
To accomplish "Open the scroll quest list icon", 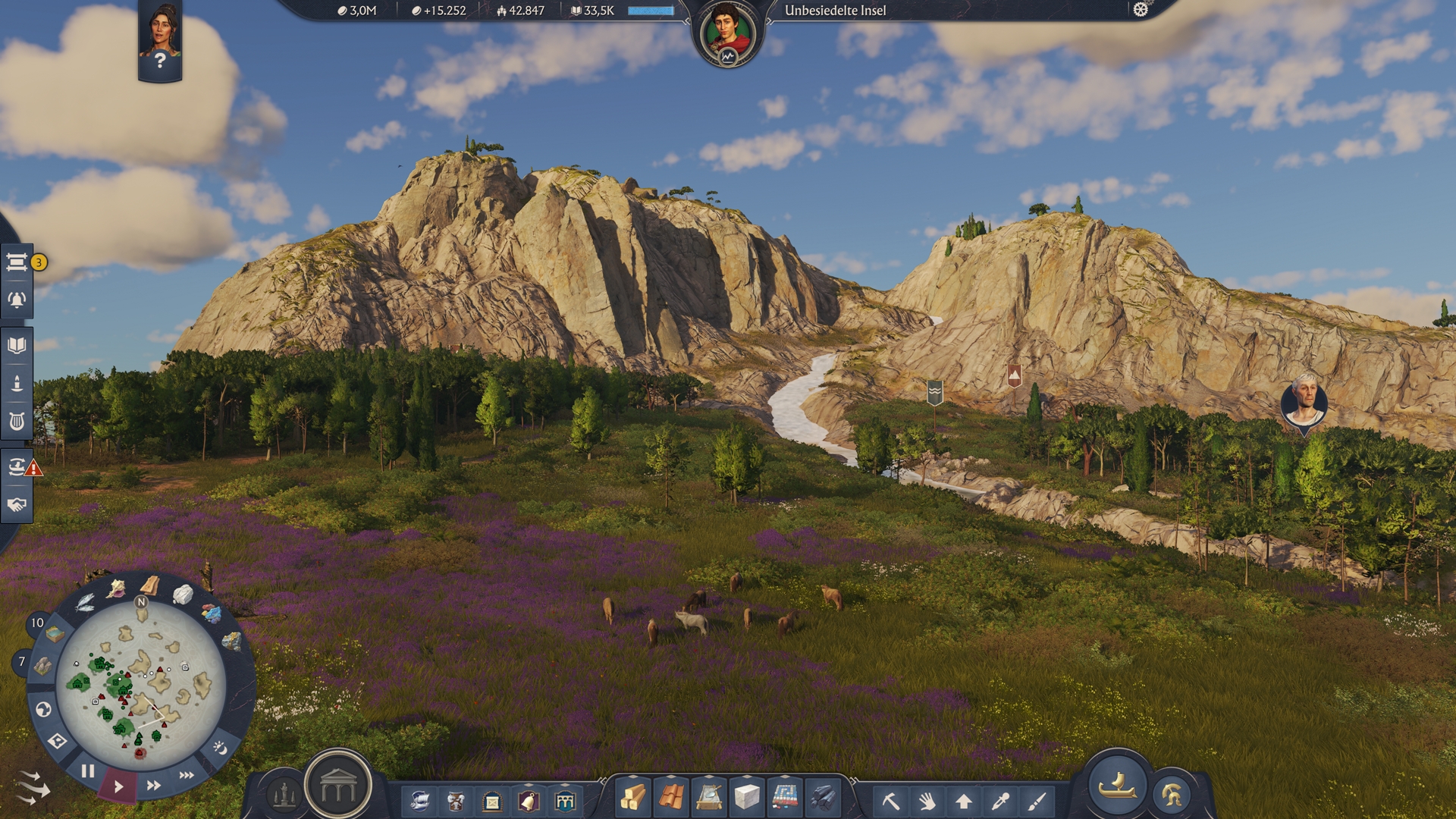I will point(17,262).
